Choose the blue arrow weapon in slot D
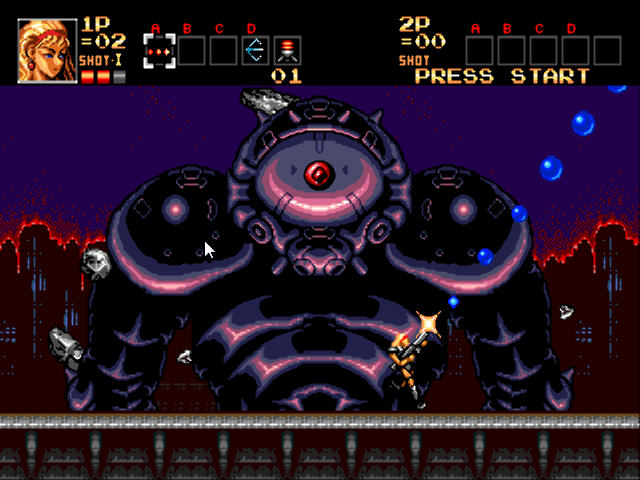 [x=254, y=50]
